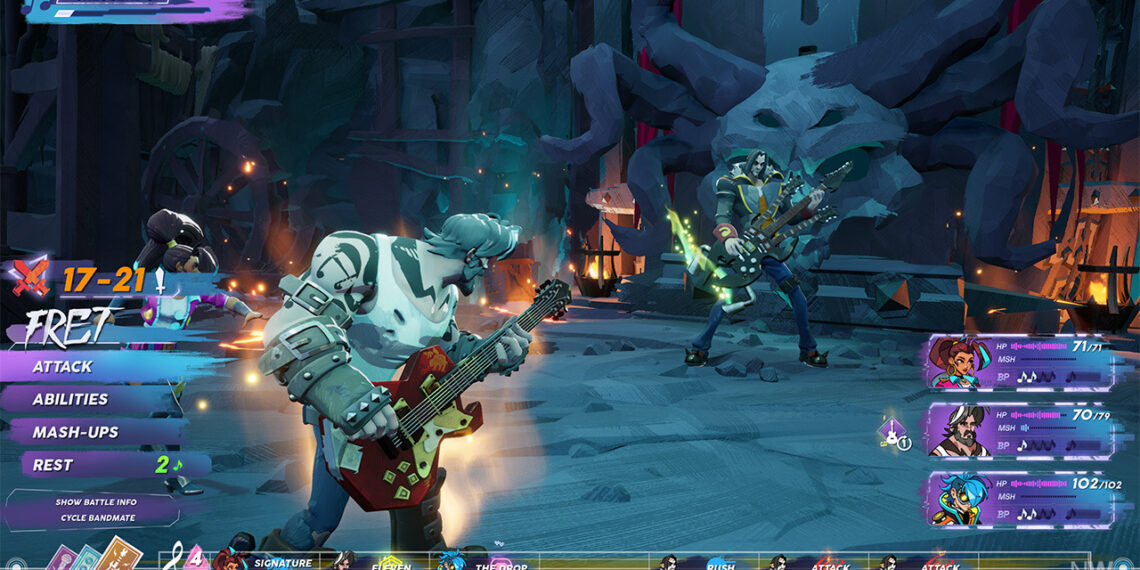1140x570 pixels.
Task: Open the Mash-Ups menu
Action: [75, 432]
